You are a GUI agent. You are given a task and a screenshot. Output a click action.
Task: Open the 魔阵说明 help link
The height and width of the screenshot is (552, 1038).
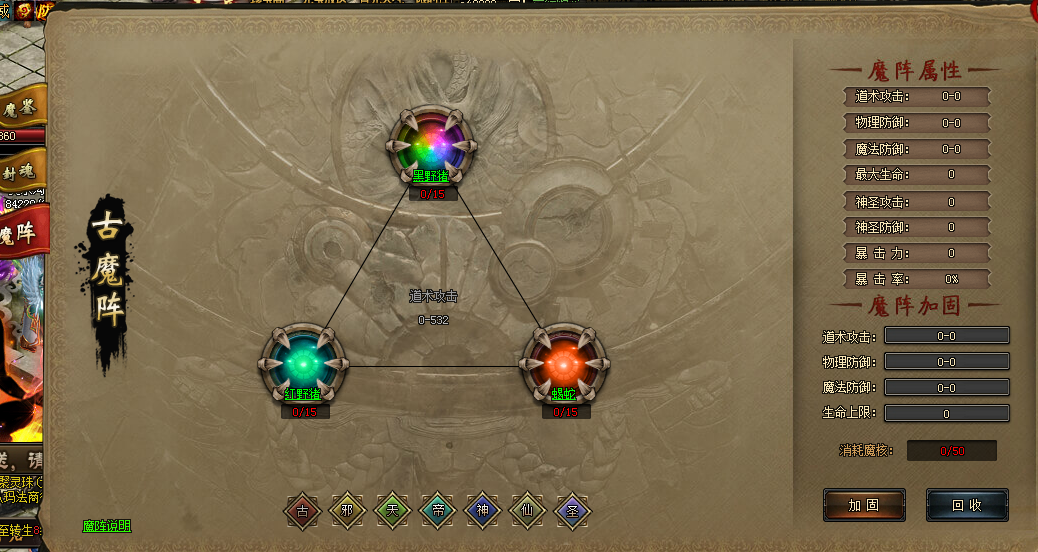tap(106, 526)
